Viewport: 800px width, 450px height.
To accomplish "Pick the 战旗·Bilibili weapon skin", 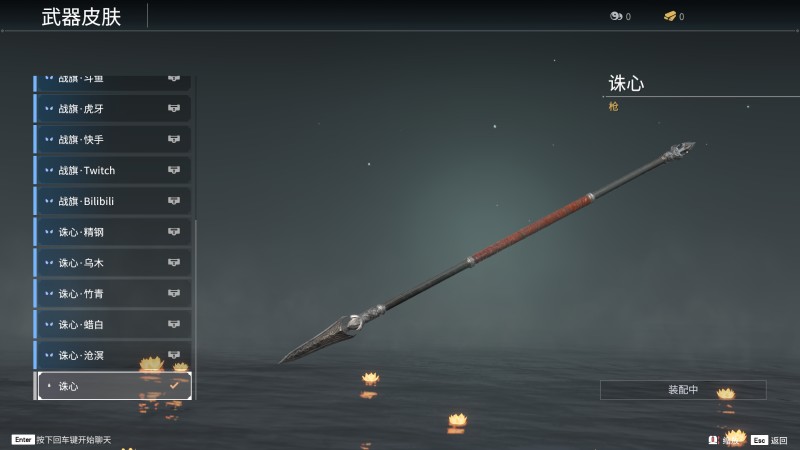I will [x=112, y=201].
